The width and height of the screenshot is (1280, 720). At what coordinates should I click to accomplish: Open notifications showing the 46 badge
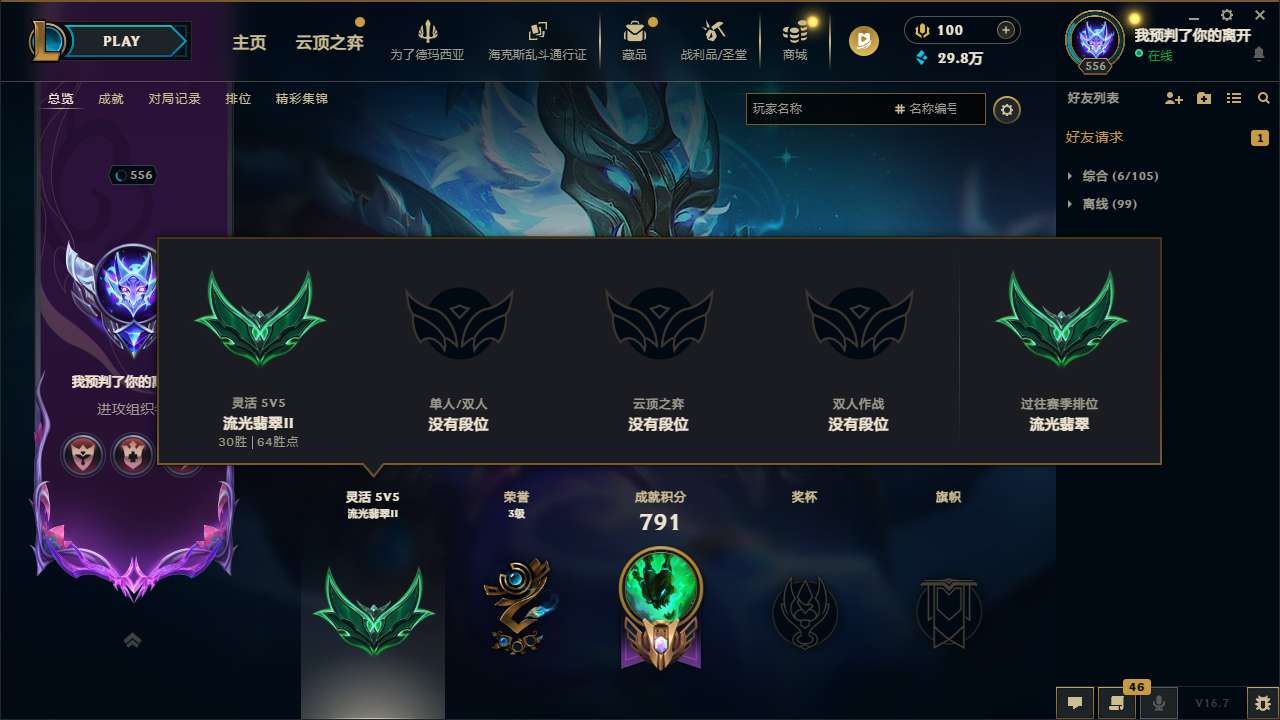pyautogui.click(x=1115, y=703)
